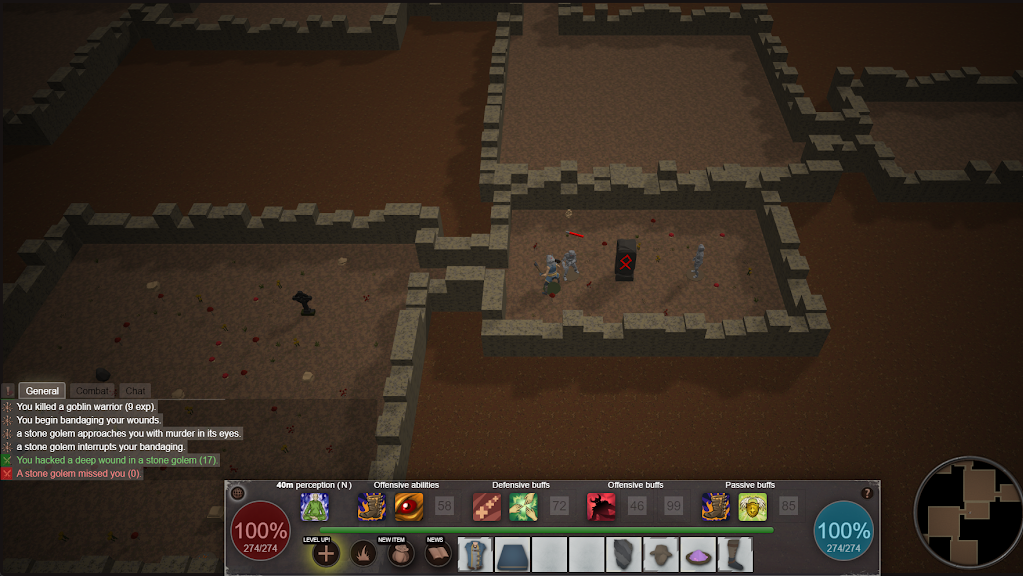
Task: Click the circular minimap
Action: point(966,512)
